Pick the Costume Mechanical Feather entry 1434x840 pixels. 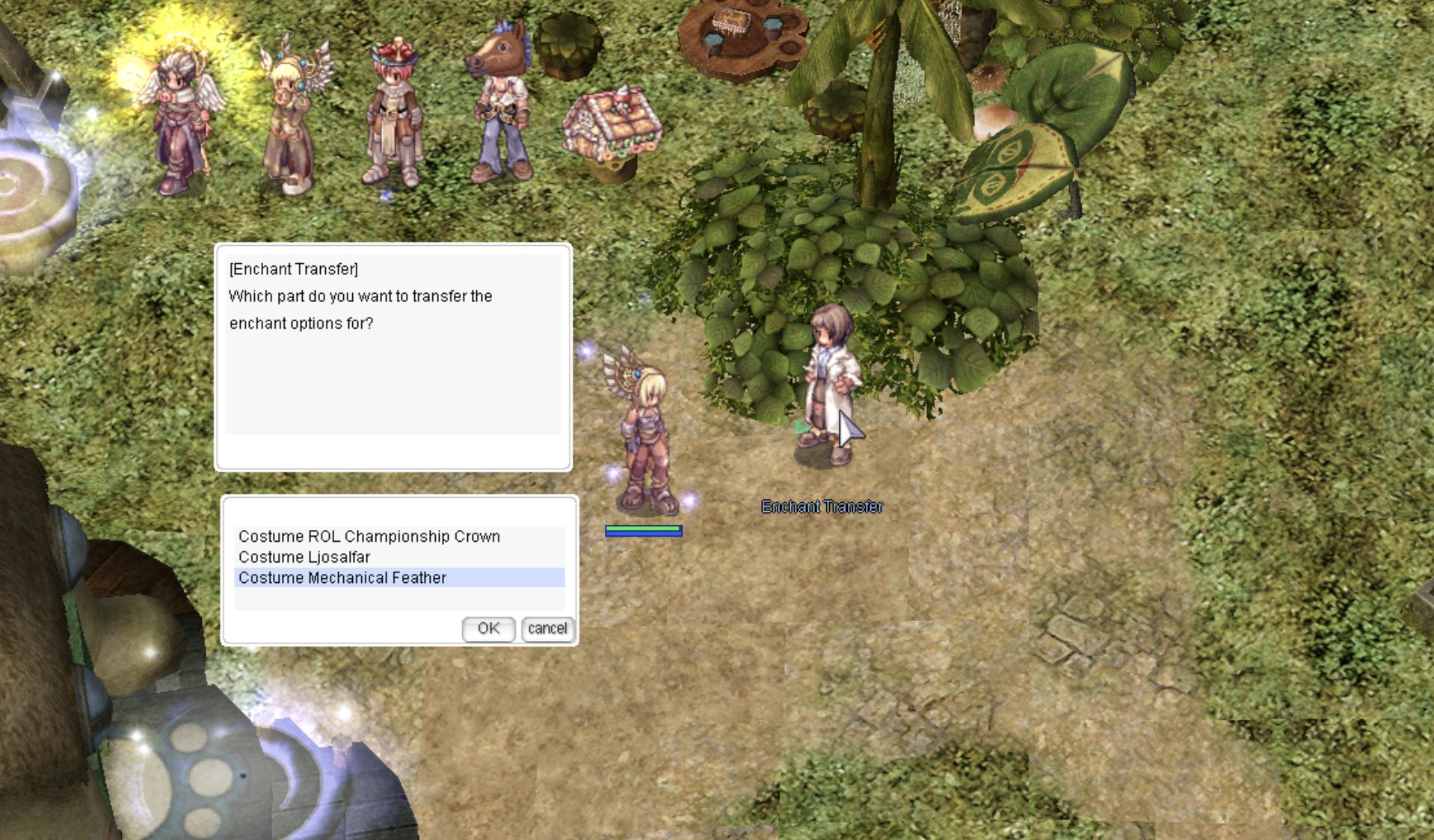pyautogui.click(x=342, y=578)
